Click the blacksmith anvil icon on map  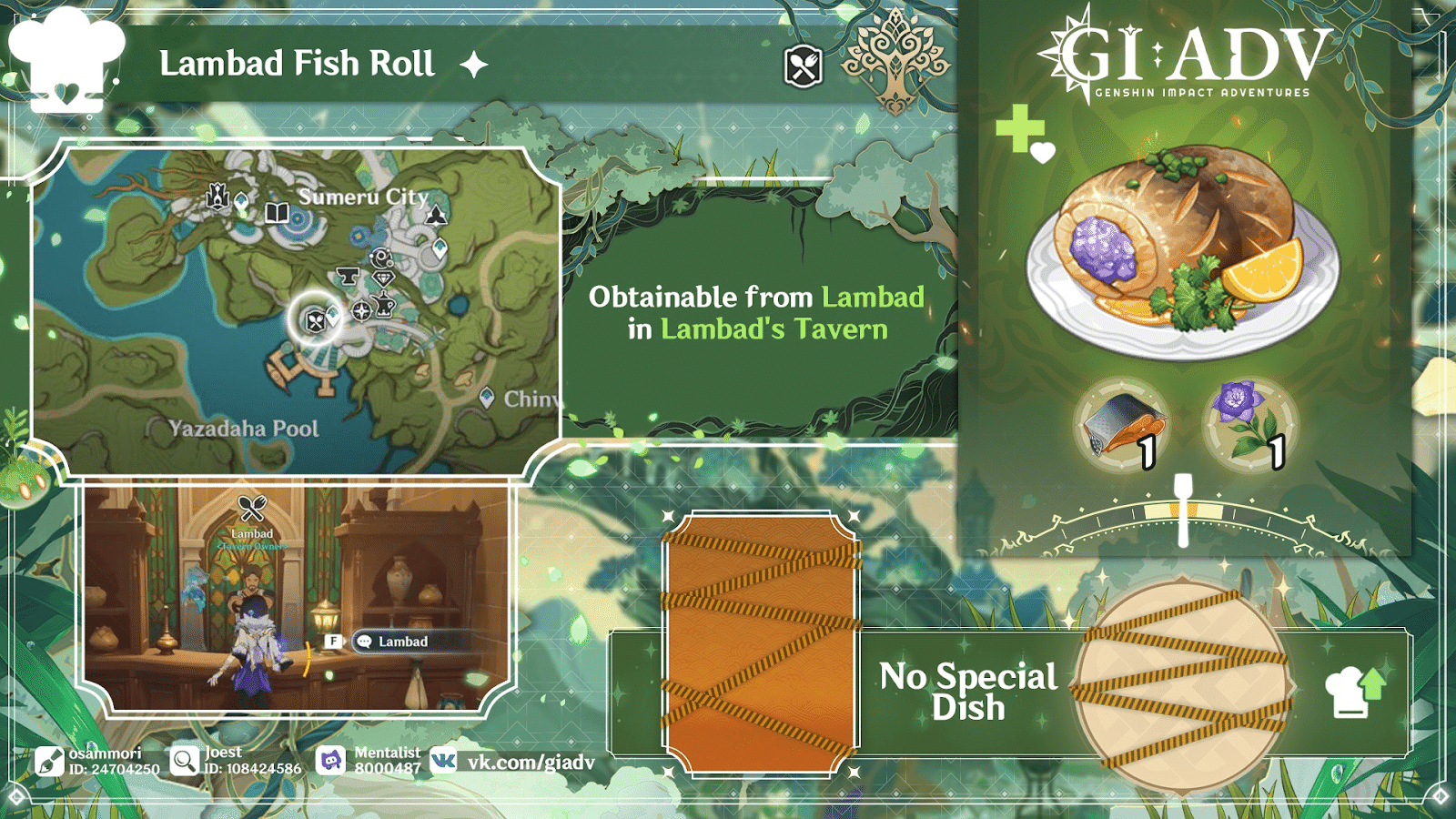pos(349,278)
